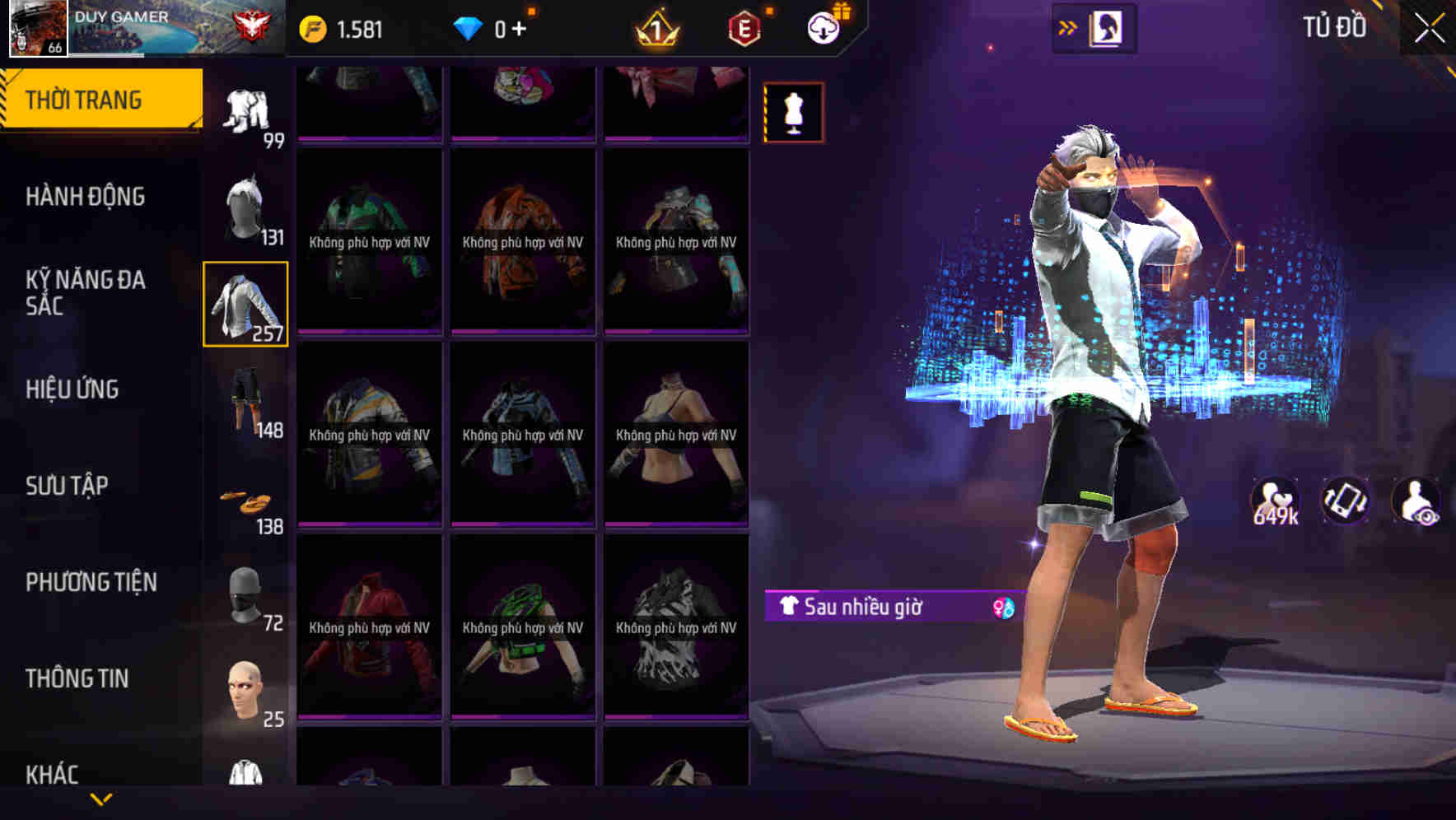Viewport: 1456px width, 820px height.
Task: Open the PHƯƠNG TIỆN section
Action: click(x=91, y=581)
